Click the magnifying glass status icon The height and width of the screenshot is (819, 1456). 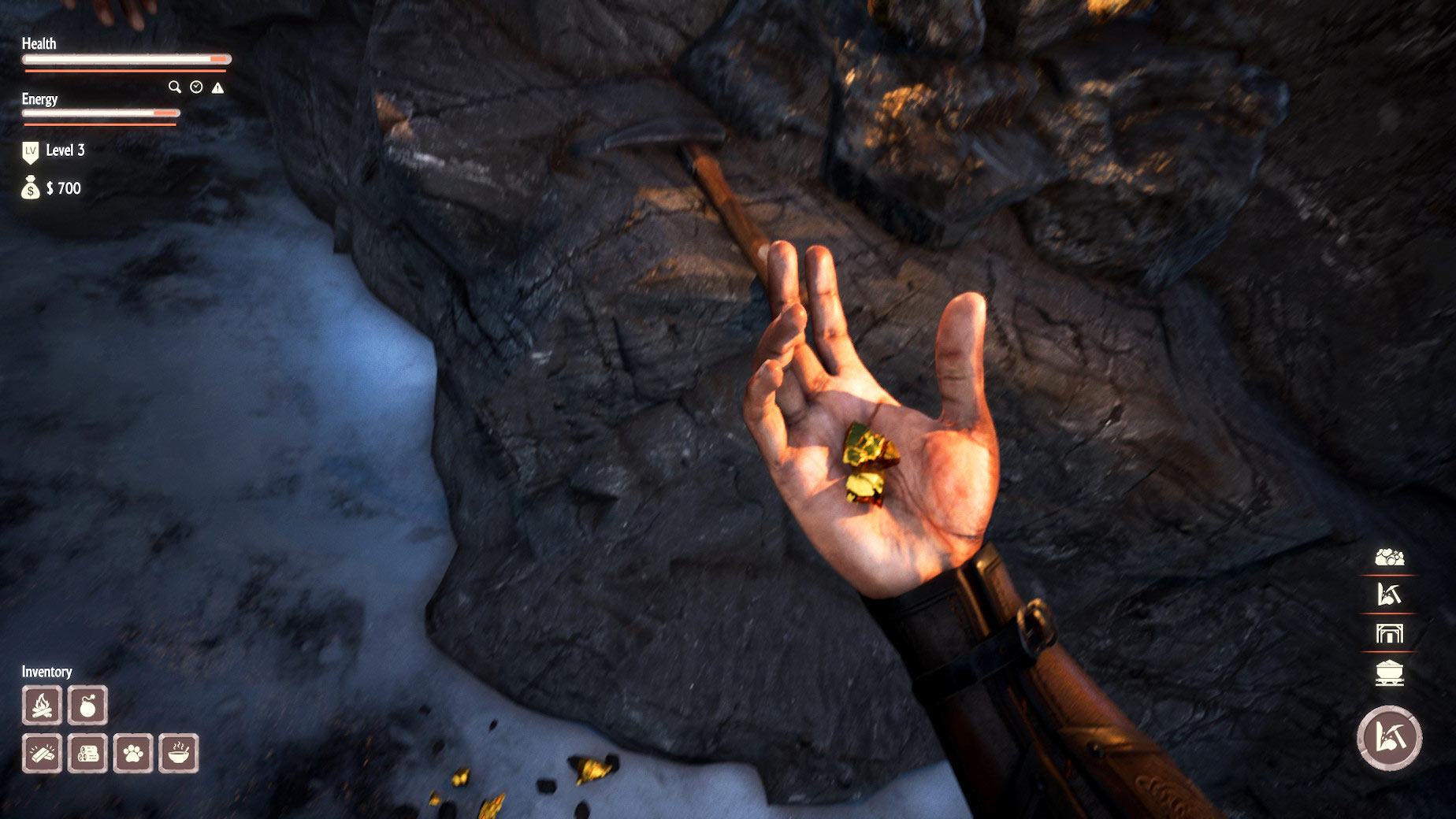click(x=174, y=87)
